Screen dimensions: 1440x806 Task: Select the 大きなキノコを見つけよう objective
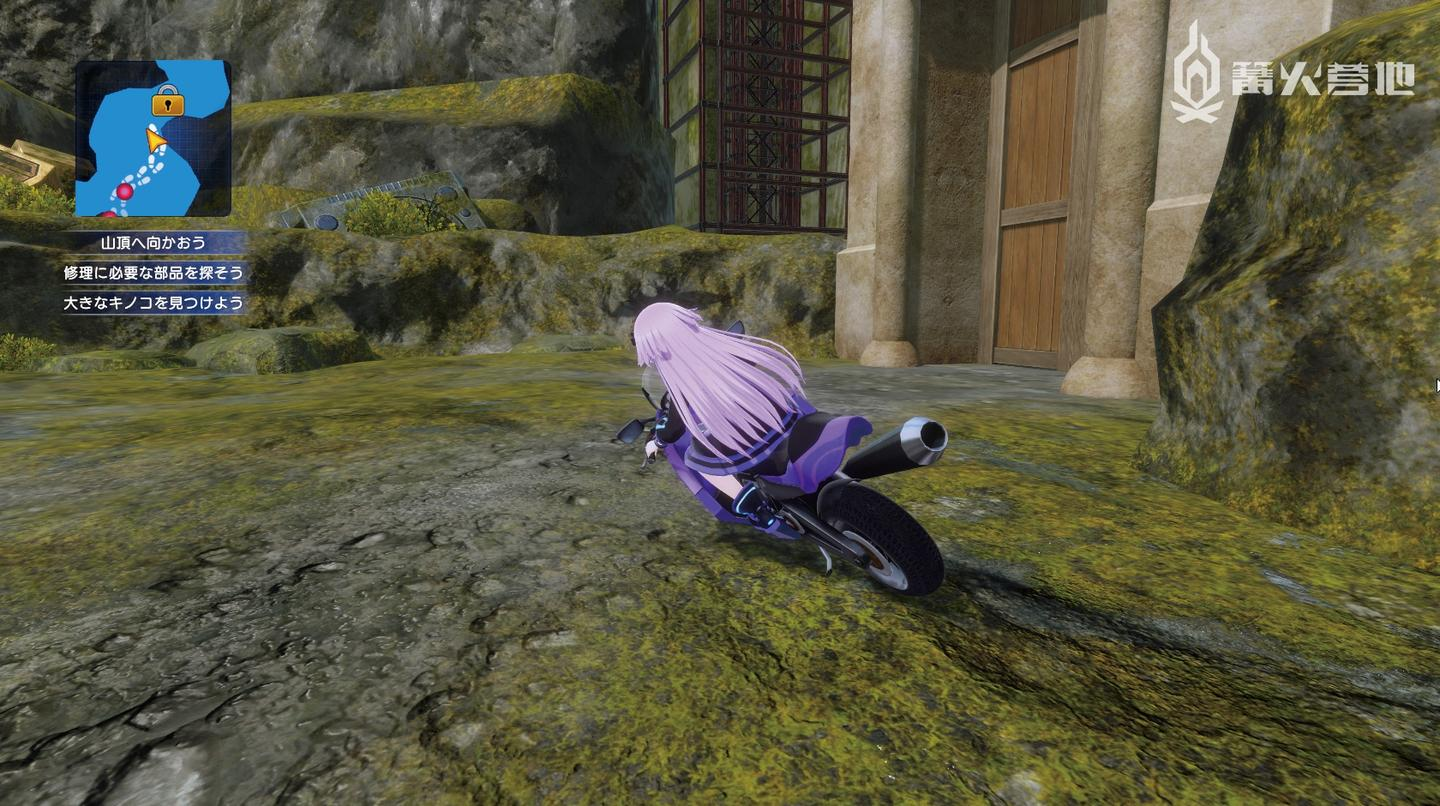pos(153,303)
